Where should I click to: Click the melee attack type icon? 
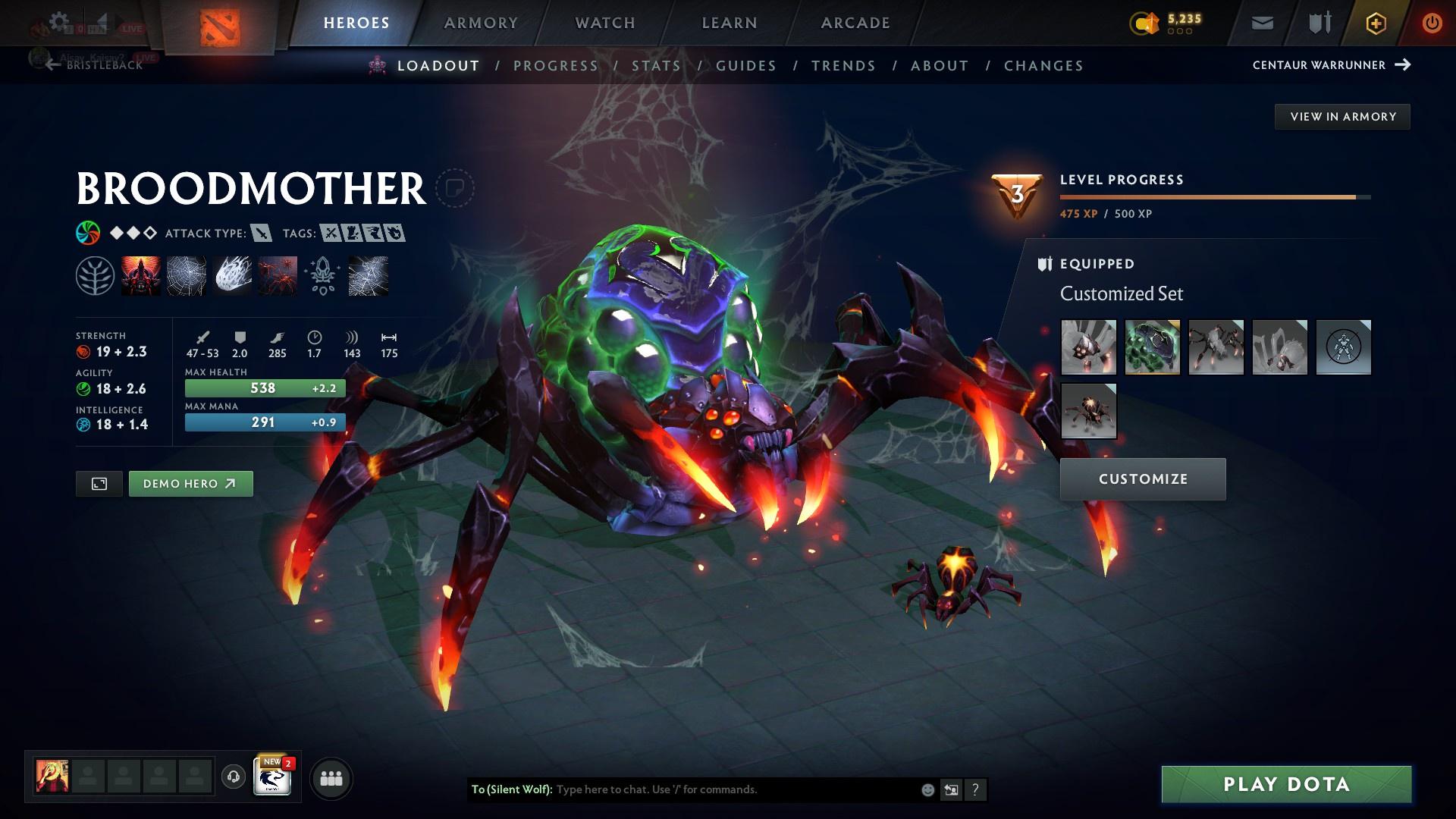click(x=259, y=234)
